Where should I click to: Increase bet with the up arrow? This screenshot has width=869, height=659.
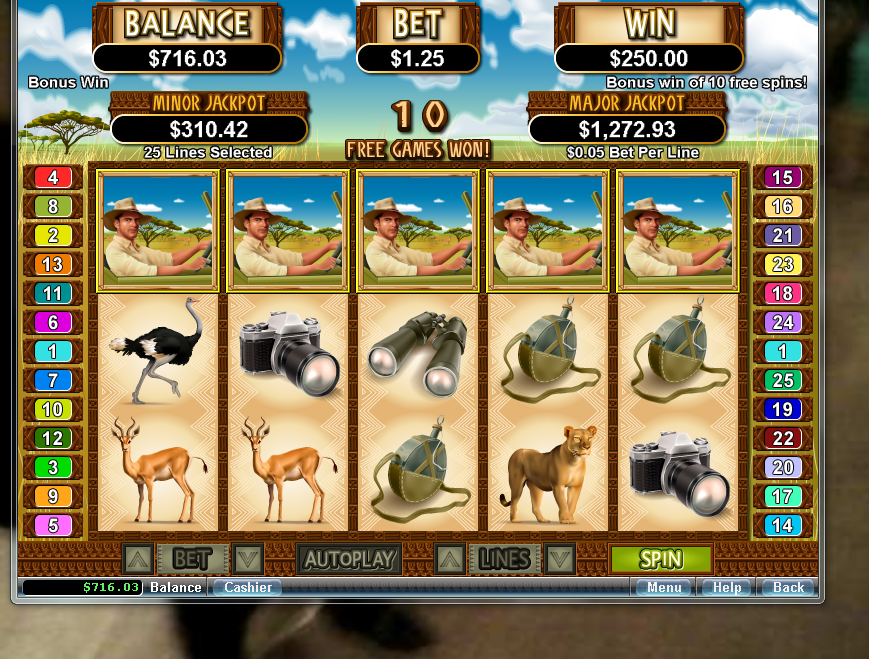pyautogui.click(x=138, y=559)
